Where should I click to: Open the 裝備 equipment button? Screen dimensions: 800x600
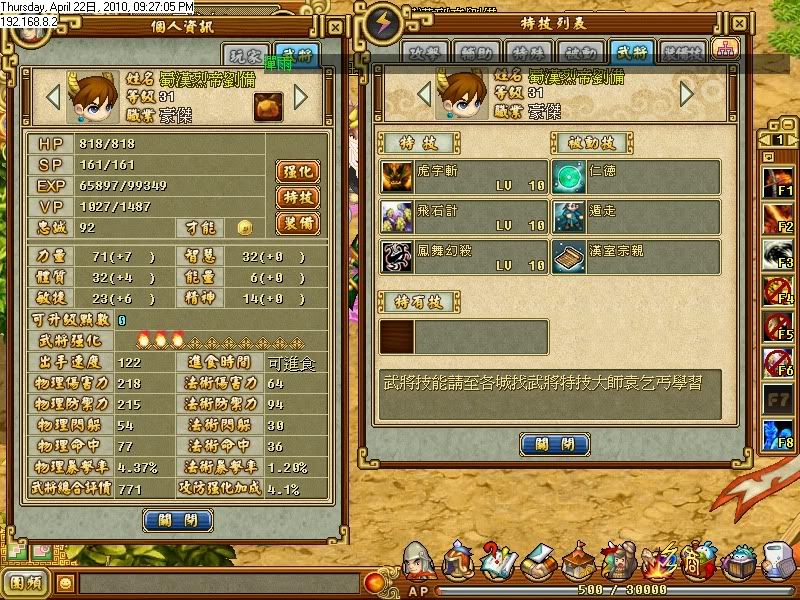[x=297, y=224]
